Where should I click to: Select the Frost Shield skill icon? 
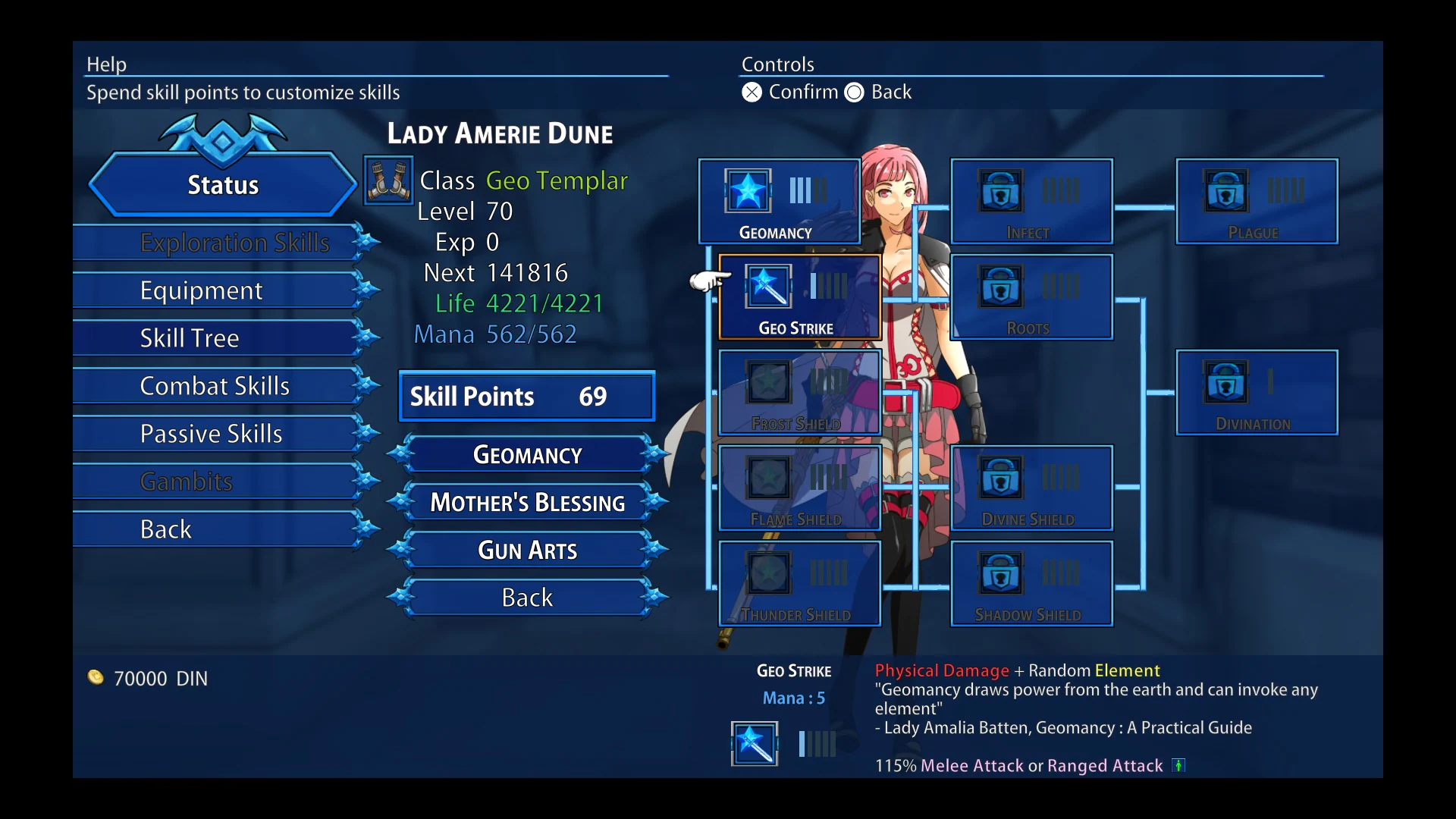coord(767,383)
